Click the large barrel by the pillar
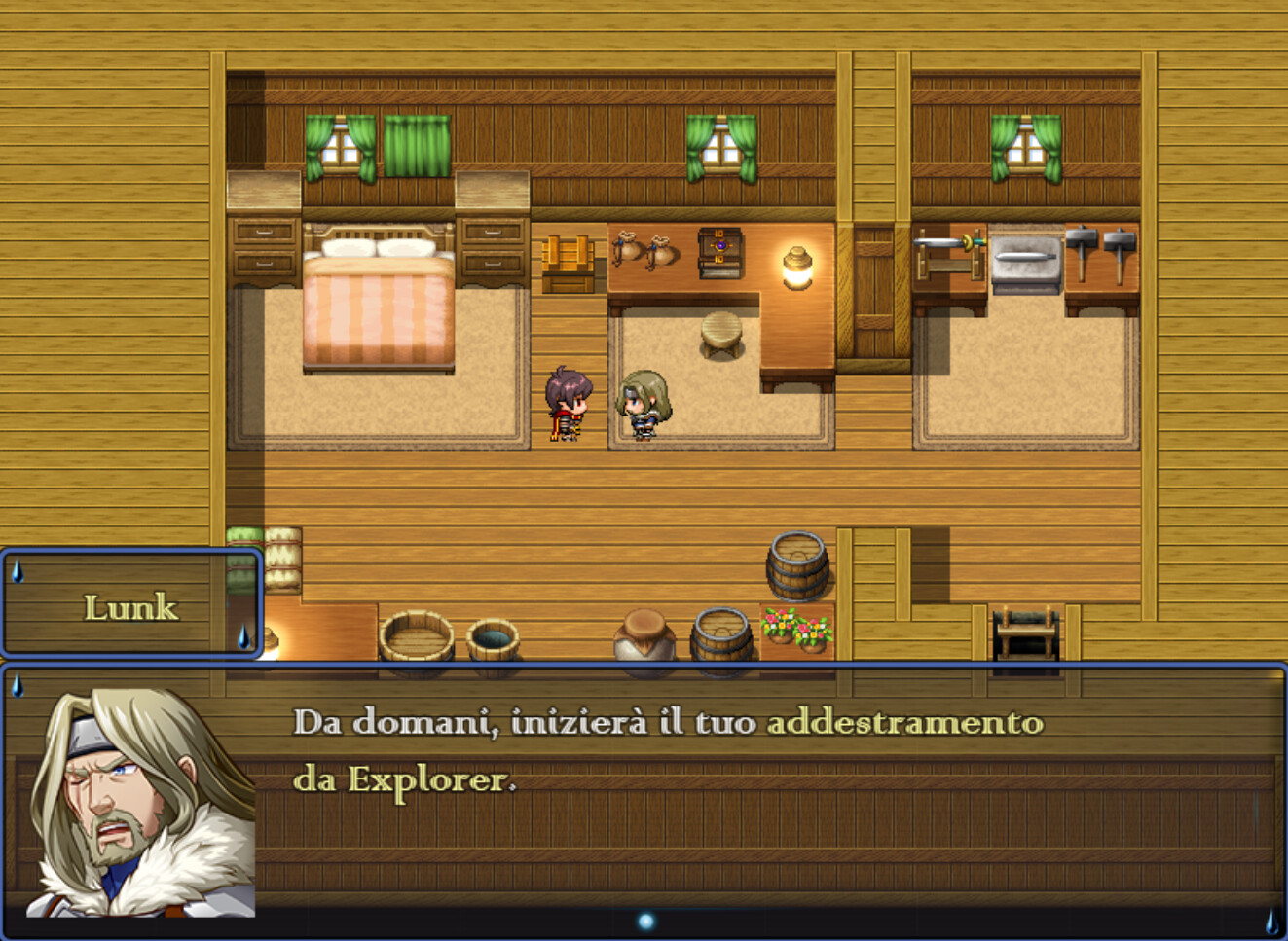The width and height of the screenshot is (1288, 941). [x=798, y=564]
